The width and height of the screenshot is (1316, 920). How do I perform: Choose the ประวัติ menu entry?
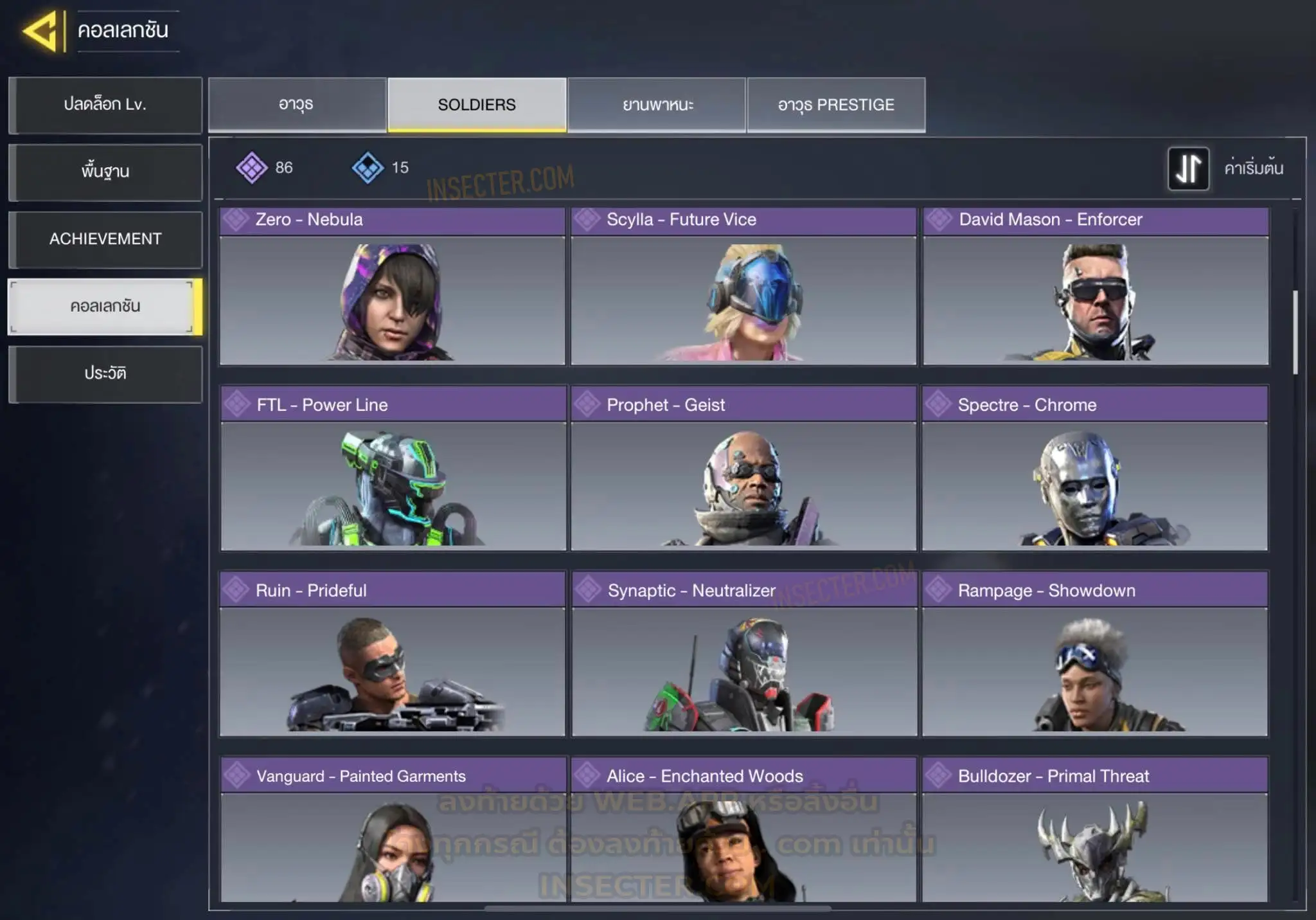pos(105,374)
